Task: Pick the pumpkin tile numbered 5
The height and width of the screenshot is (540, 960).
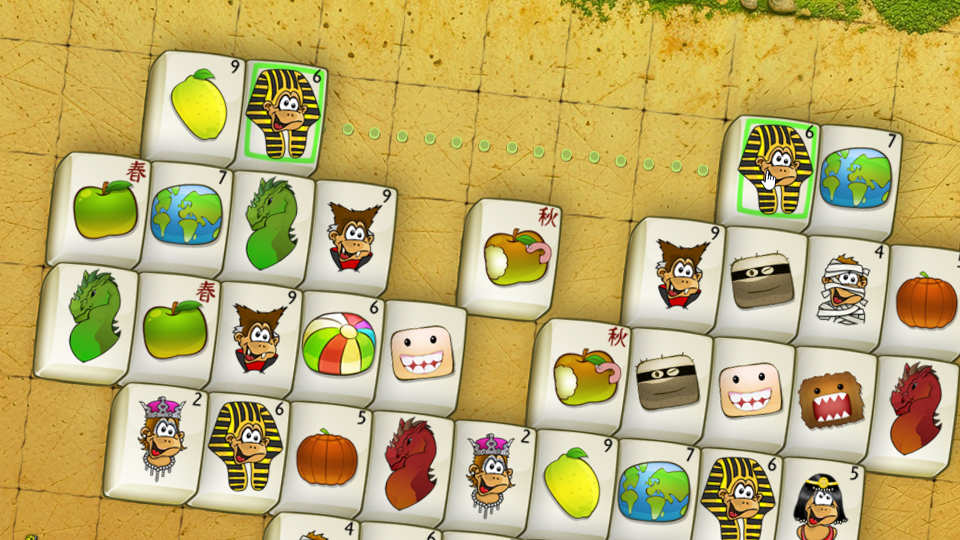Action: coord(326,457)
